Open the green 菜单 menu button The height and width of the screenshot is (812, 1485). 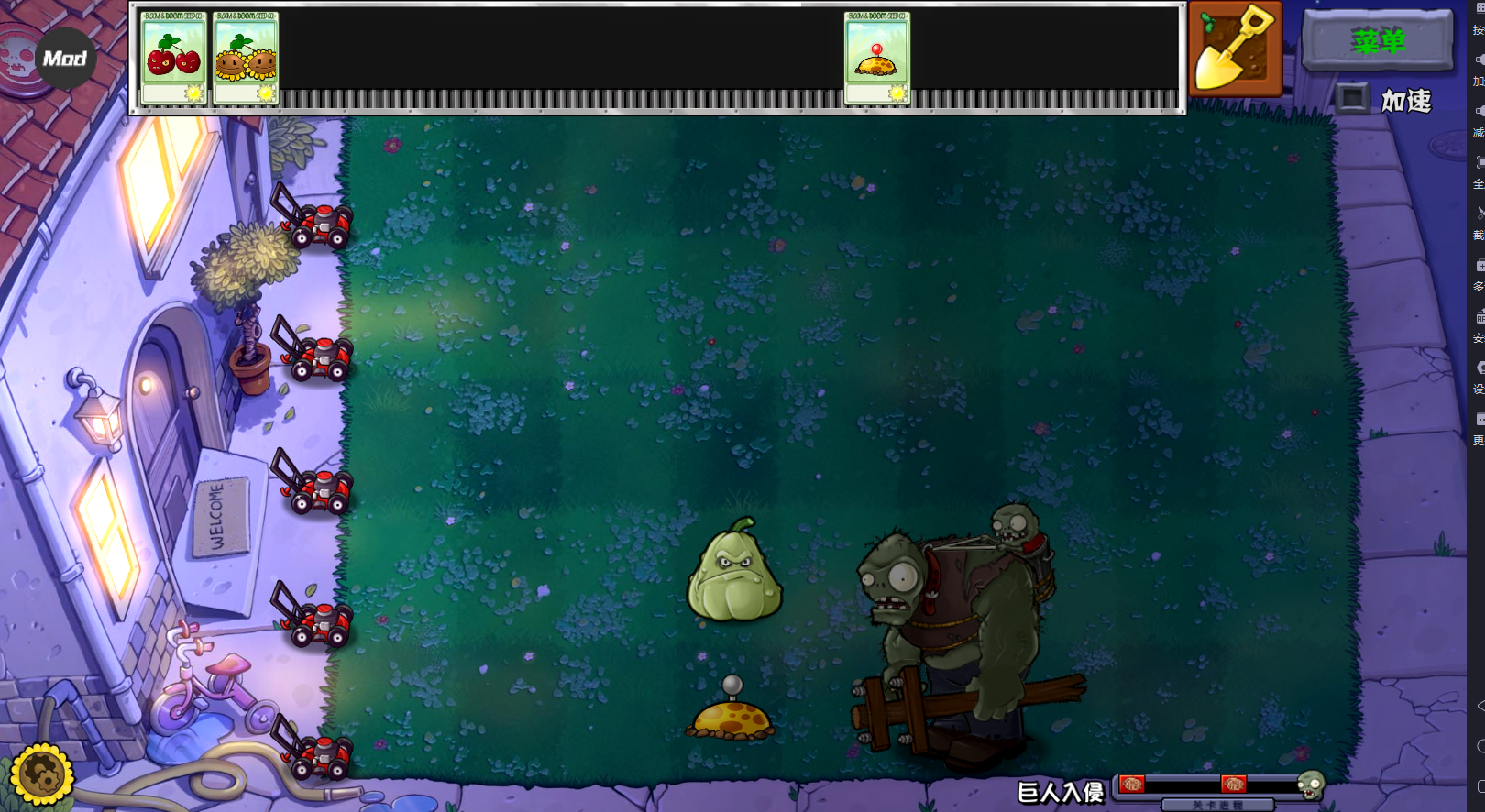[x=1377, y=41]
